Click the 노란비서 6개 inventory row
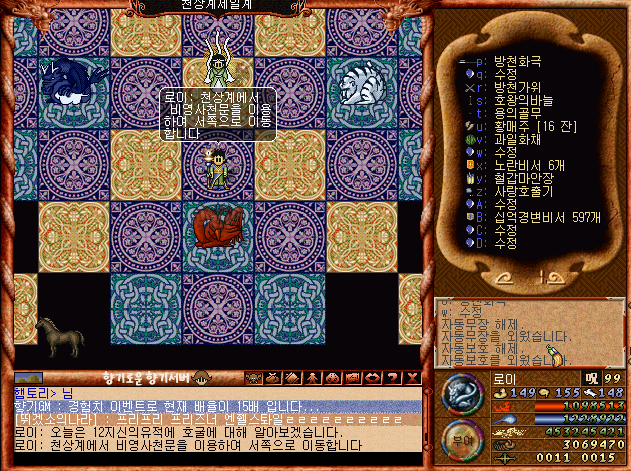This screenshot has height=471, width=631. (528, 165)
